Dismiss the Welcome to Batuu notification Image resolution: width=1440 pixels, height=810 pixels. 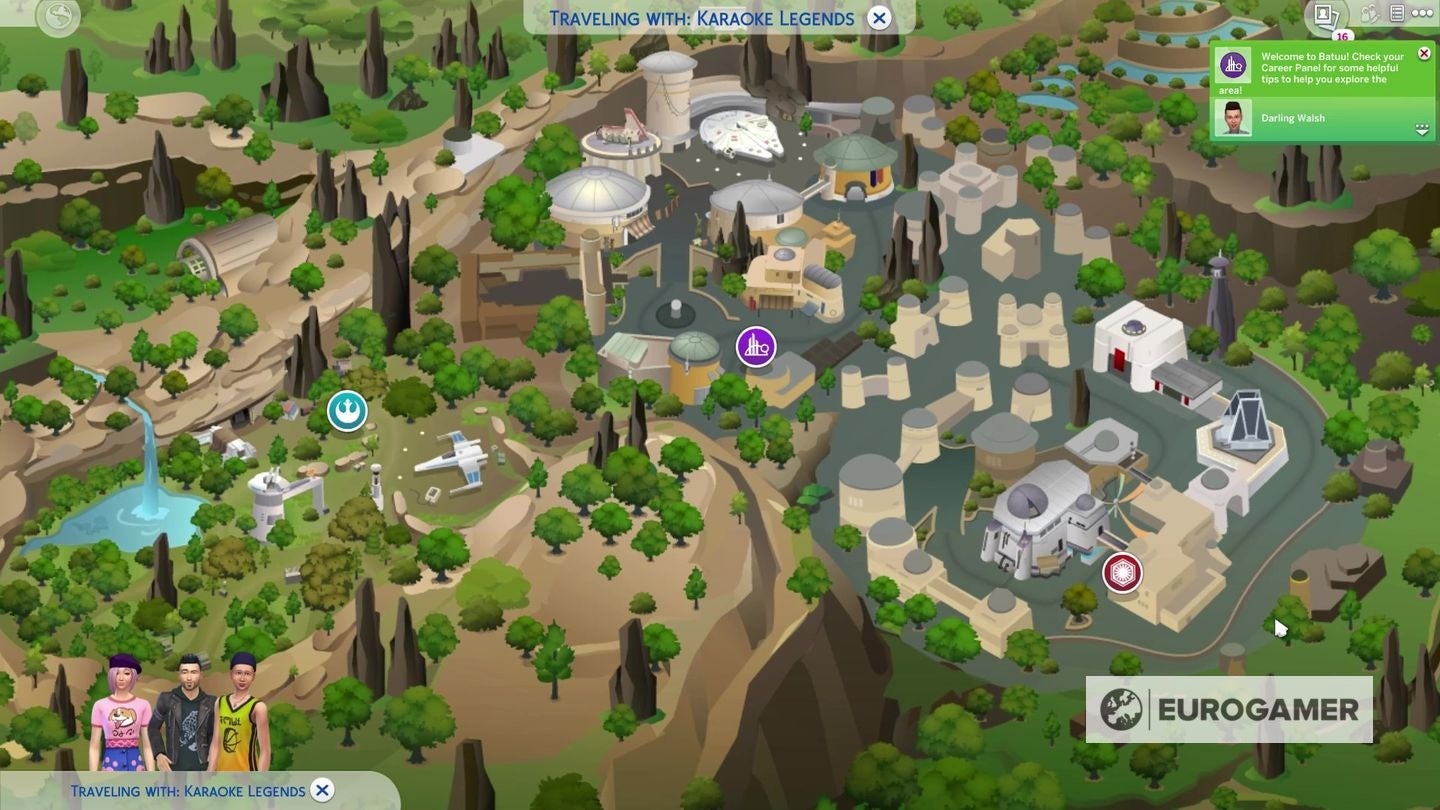tap(1424, 53)
